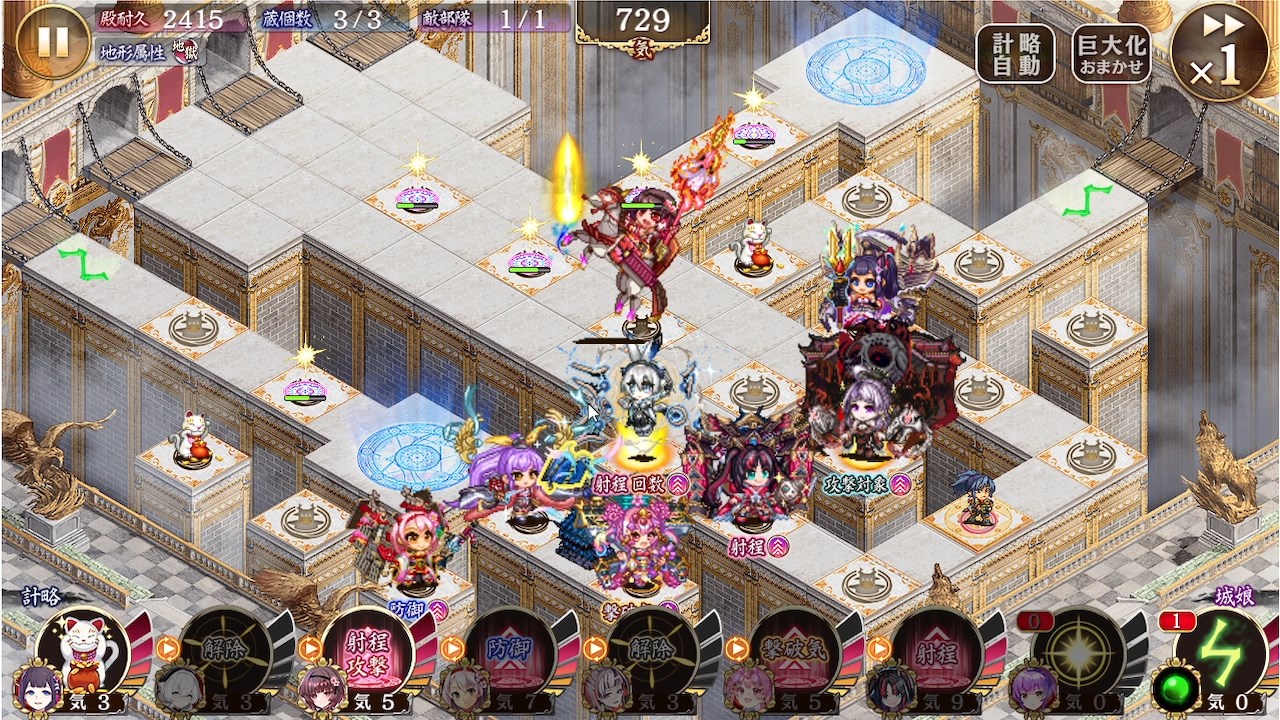Activate the 防御 defense stratagem
1280x720 pixels.
point(510,654)
